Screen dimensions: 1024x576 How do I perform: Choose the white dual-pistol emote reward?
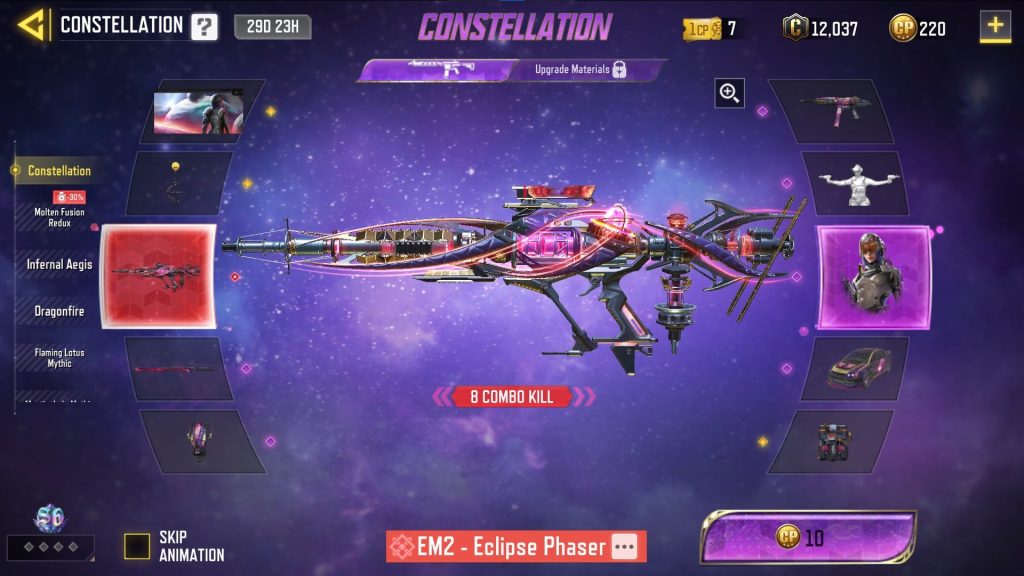[855, 184]
